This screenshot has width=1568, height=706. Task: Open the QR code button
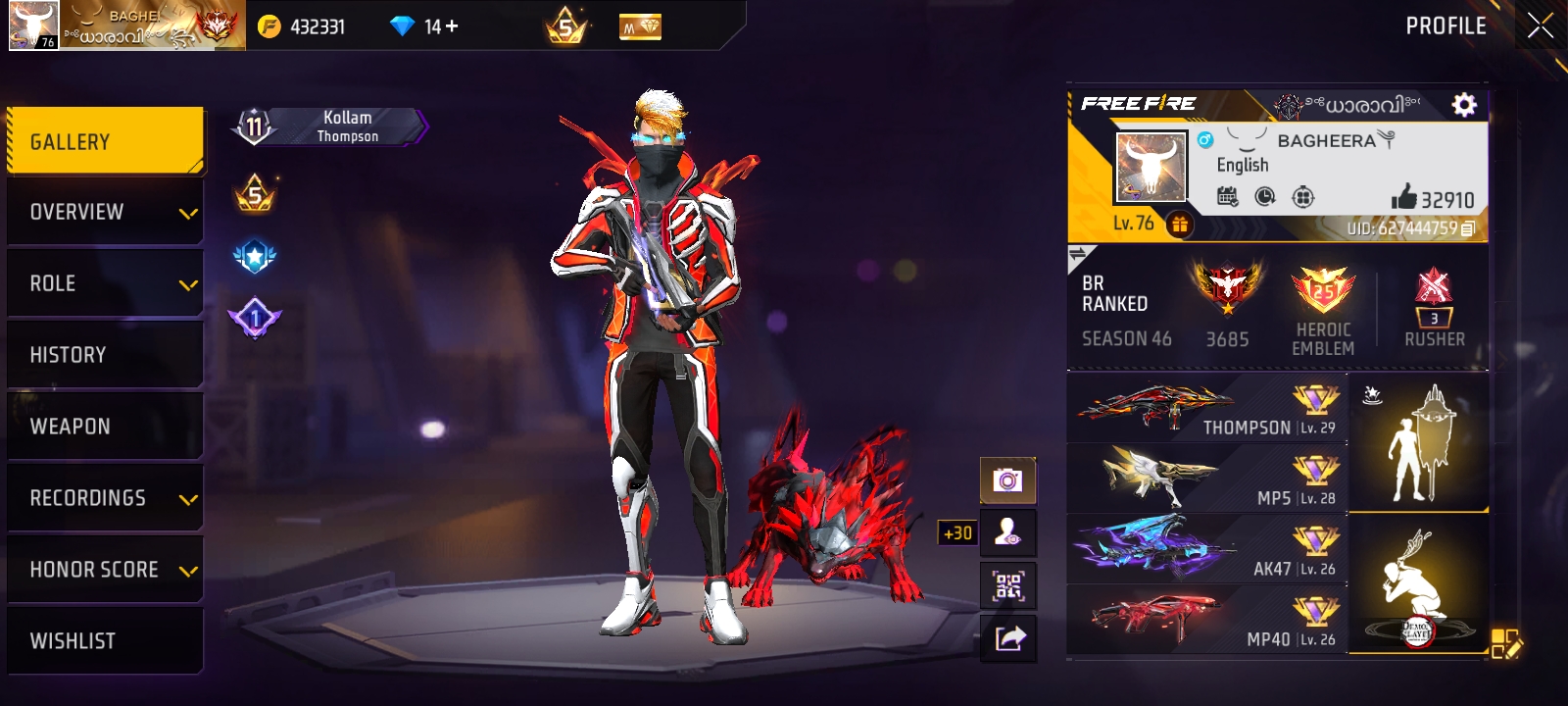[1007, 586]
